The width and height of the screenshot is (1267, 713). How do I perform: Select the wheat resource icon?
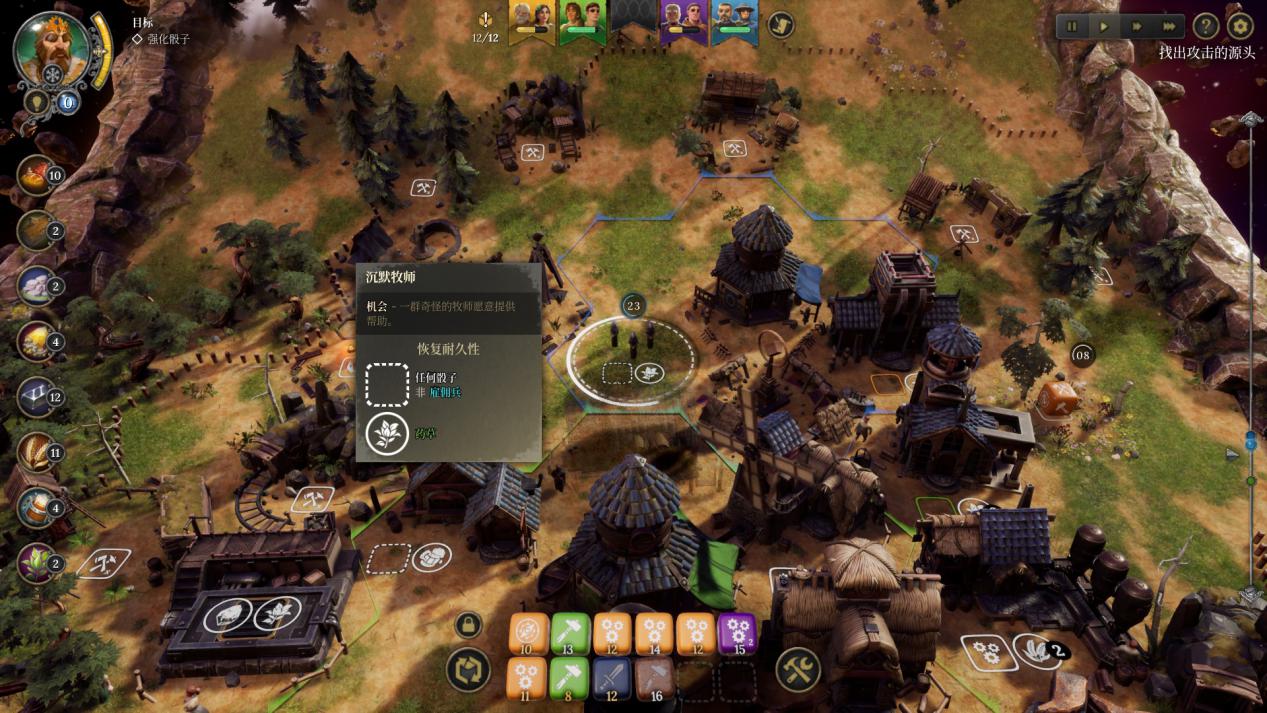[x=36, y=452]
